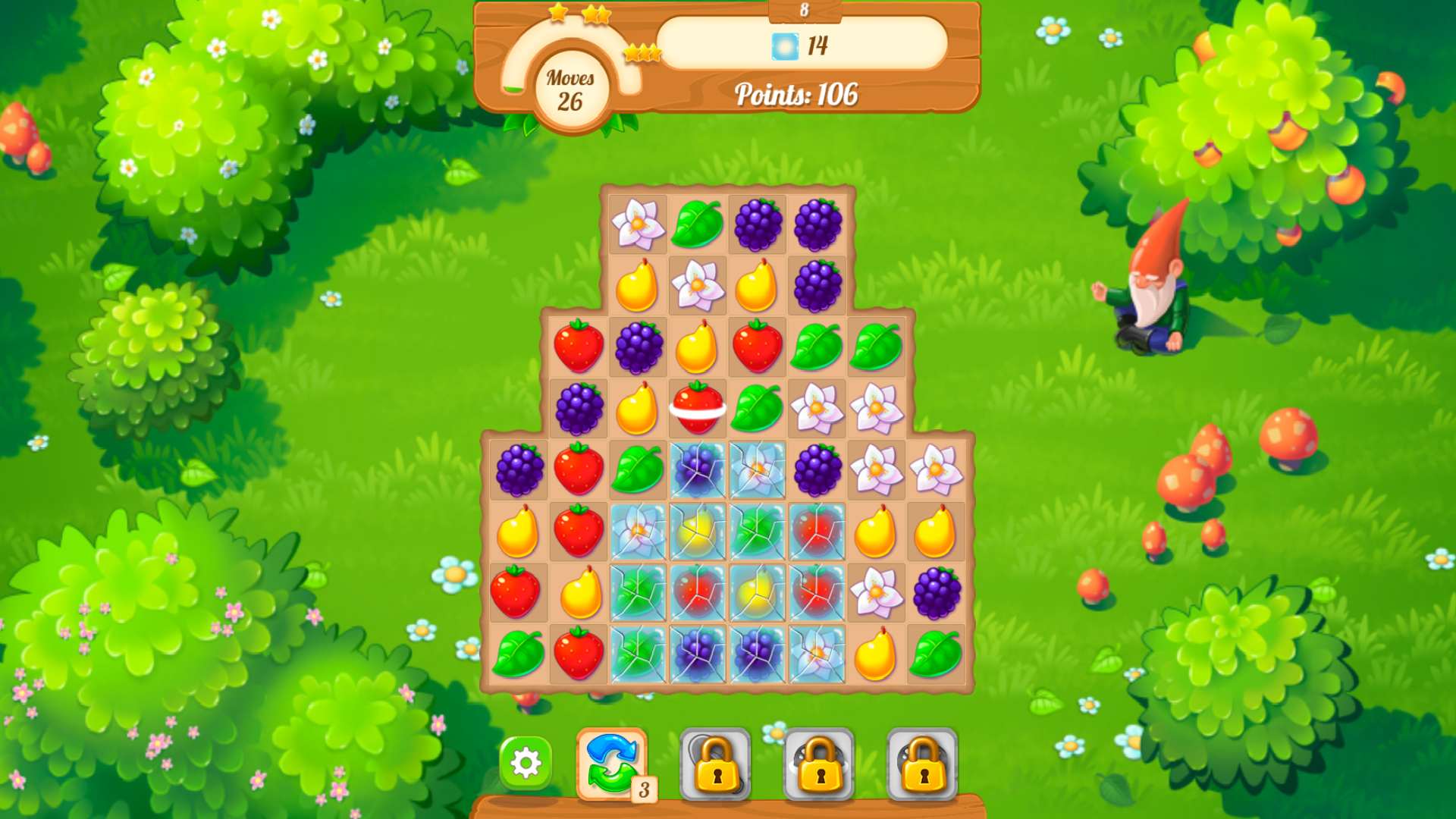Click the Points: 106 label

click(797, 95)
